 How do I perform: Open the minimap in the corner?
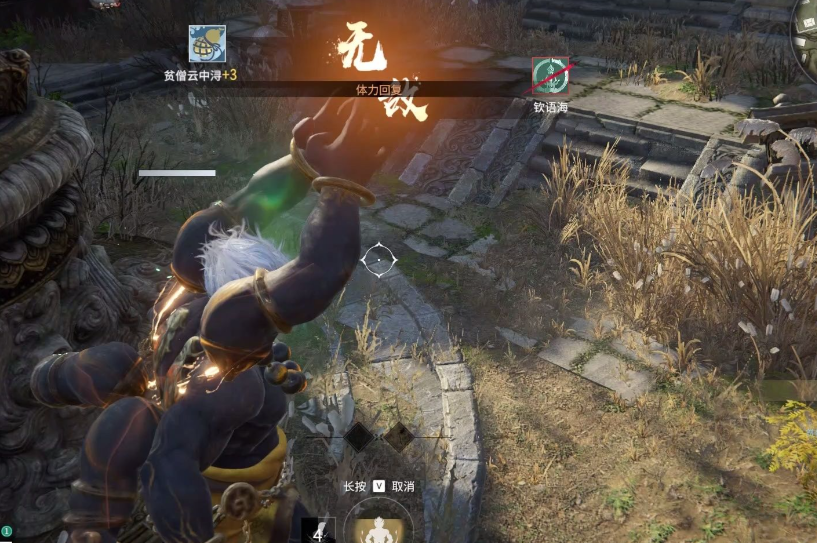(806, 28)
